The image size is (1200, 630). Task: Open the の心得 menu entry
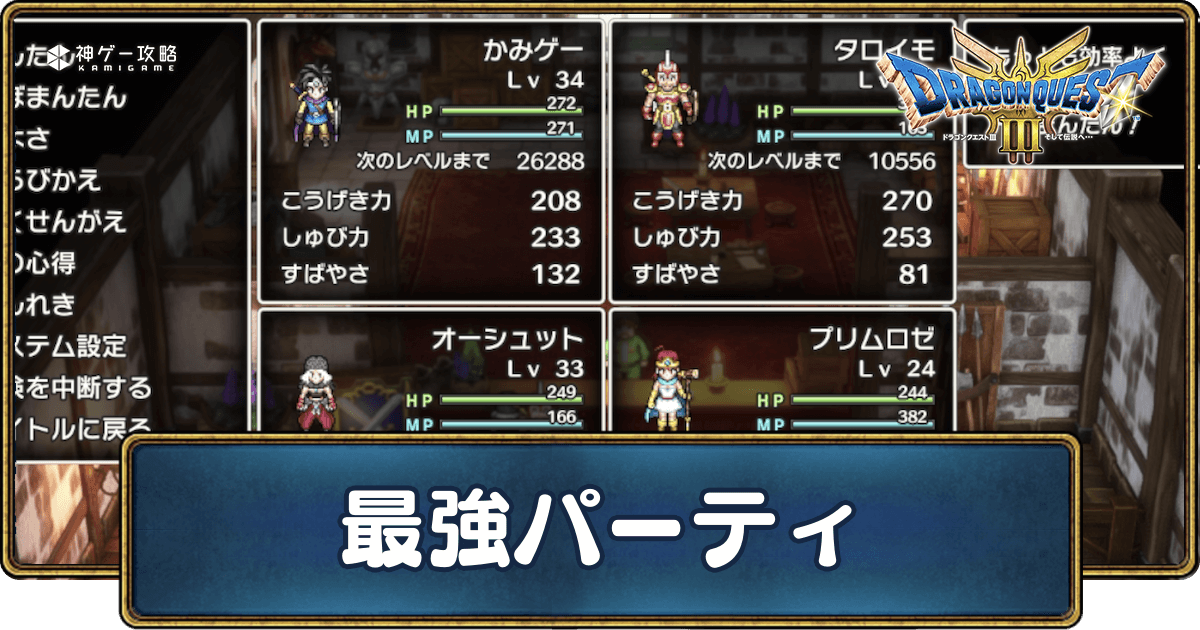[x=45, y=263]
